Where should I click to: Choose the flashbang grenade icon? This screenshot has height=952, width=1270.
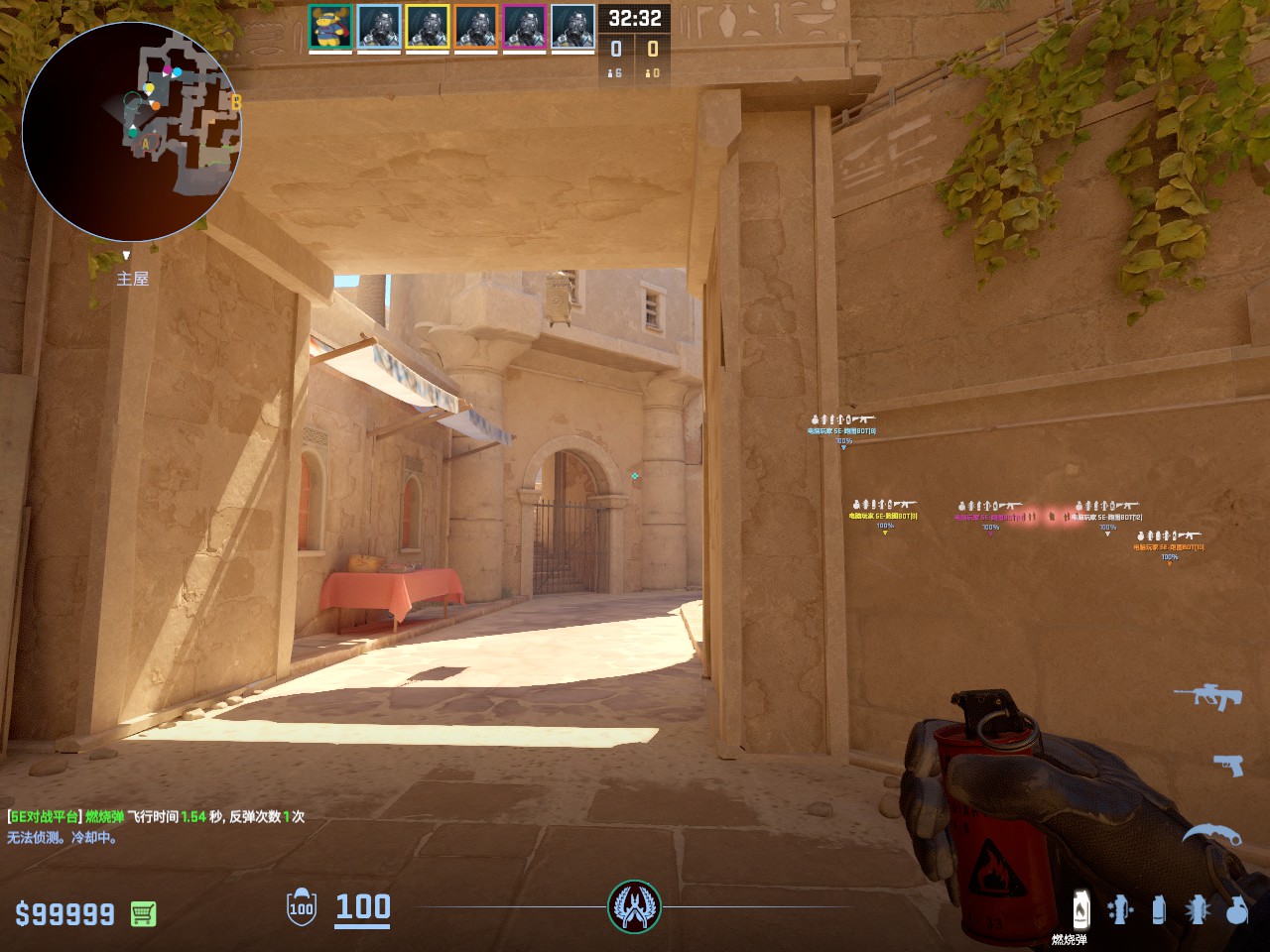[1120, 908]
